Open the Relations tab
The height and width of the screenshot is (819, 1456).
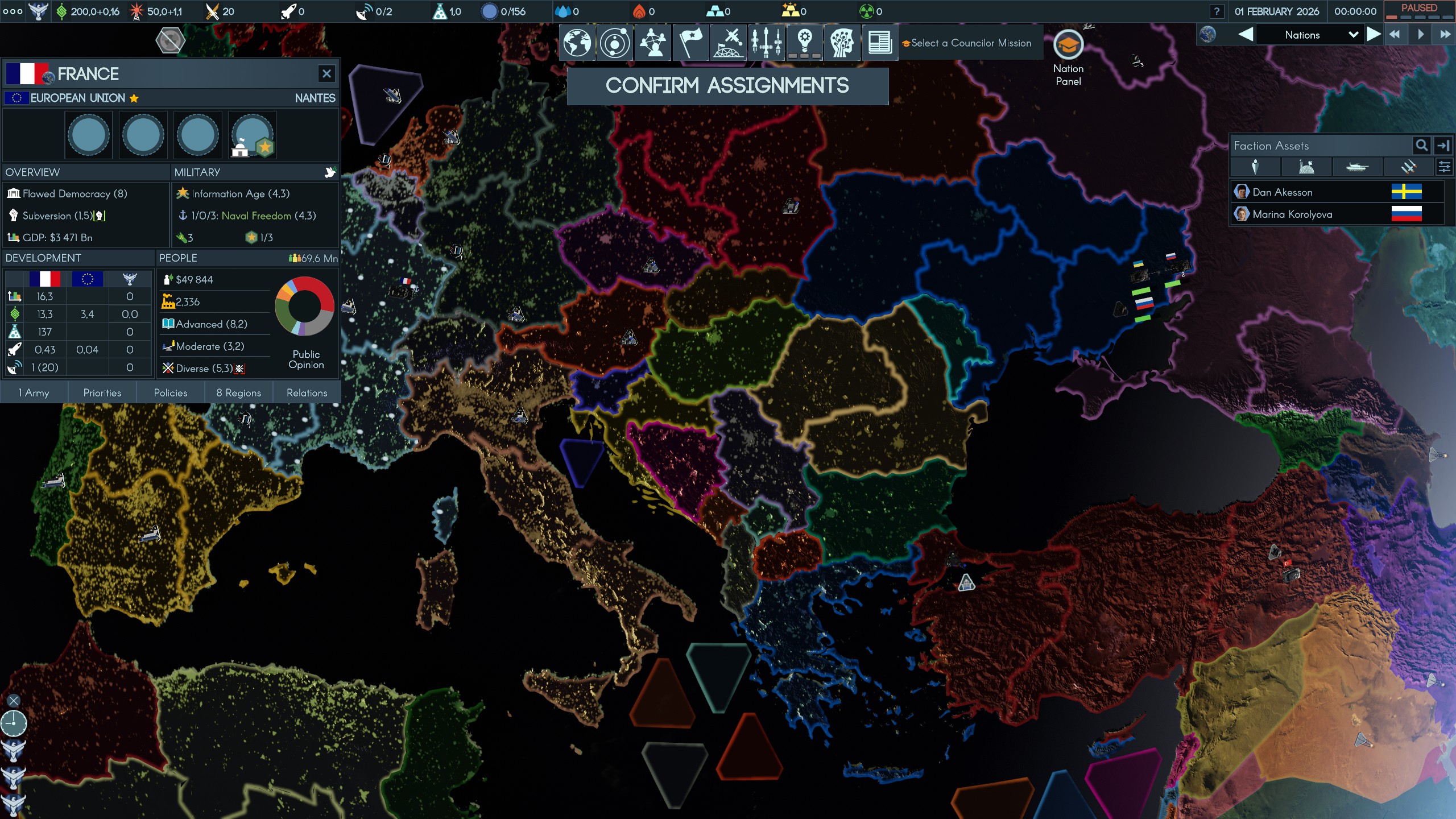tap(307, 392)
